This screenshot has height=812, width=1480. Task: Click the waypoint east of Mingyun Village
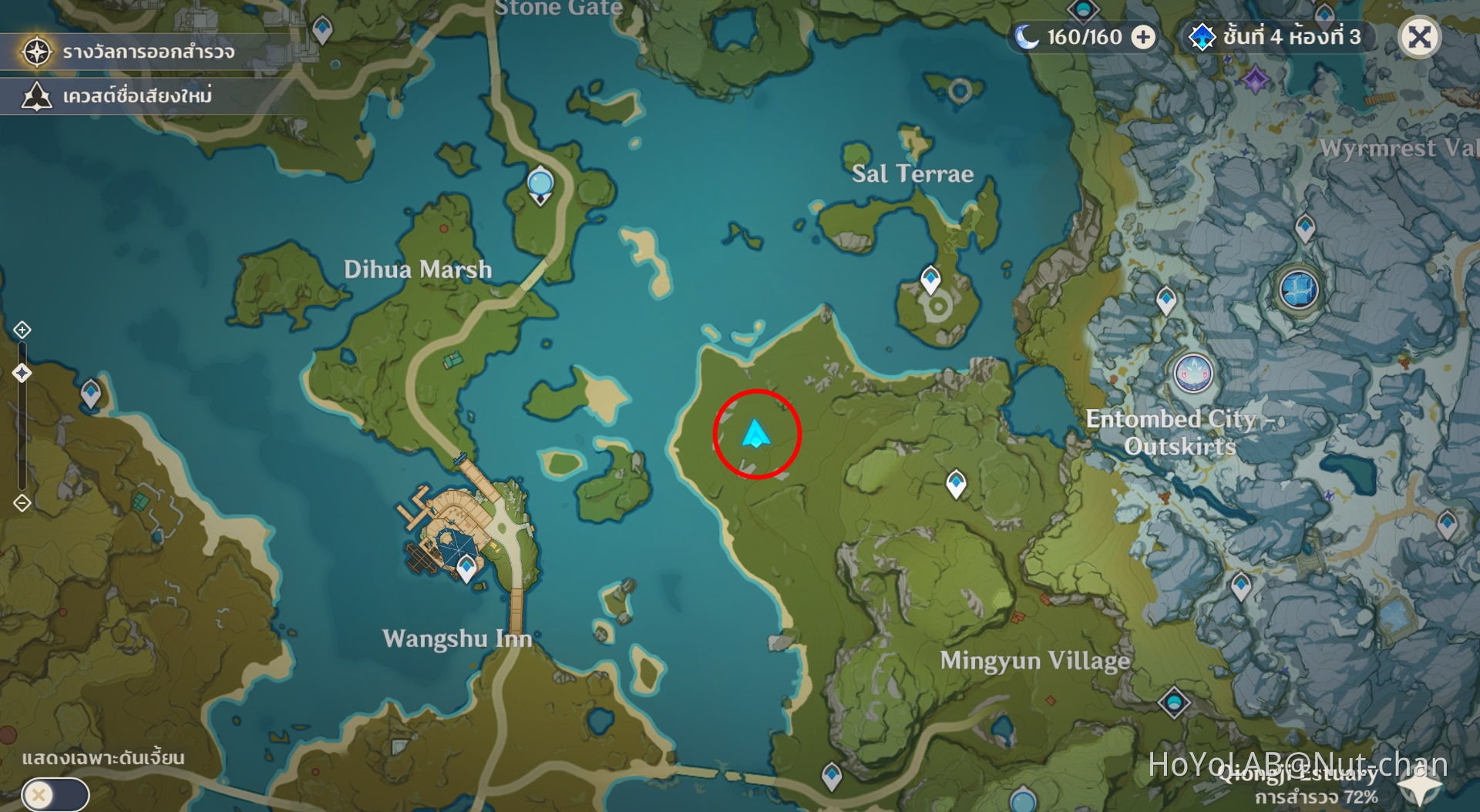tap(956, 483)
